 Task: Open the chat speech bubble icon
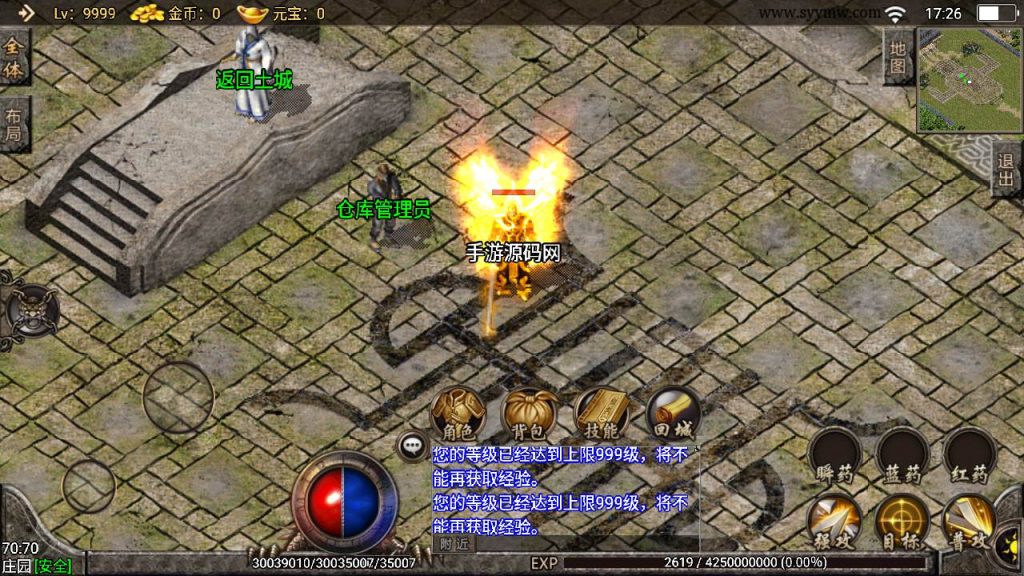(411, 447)
